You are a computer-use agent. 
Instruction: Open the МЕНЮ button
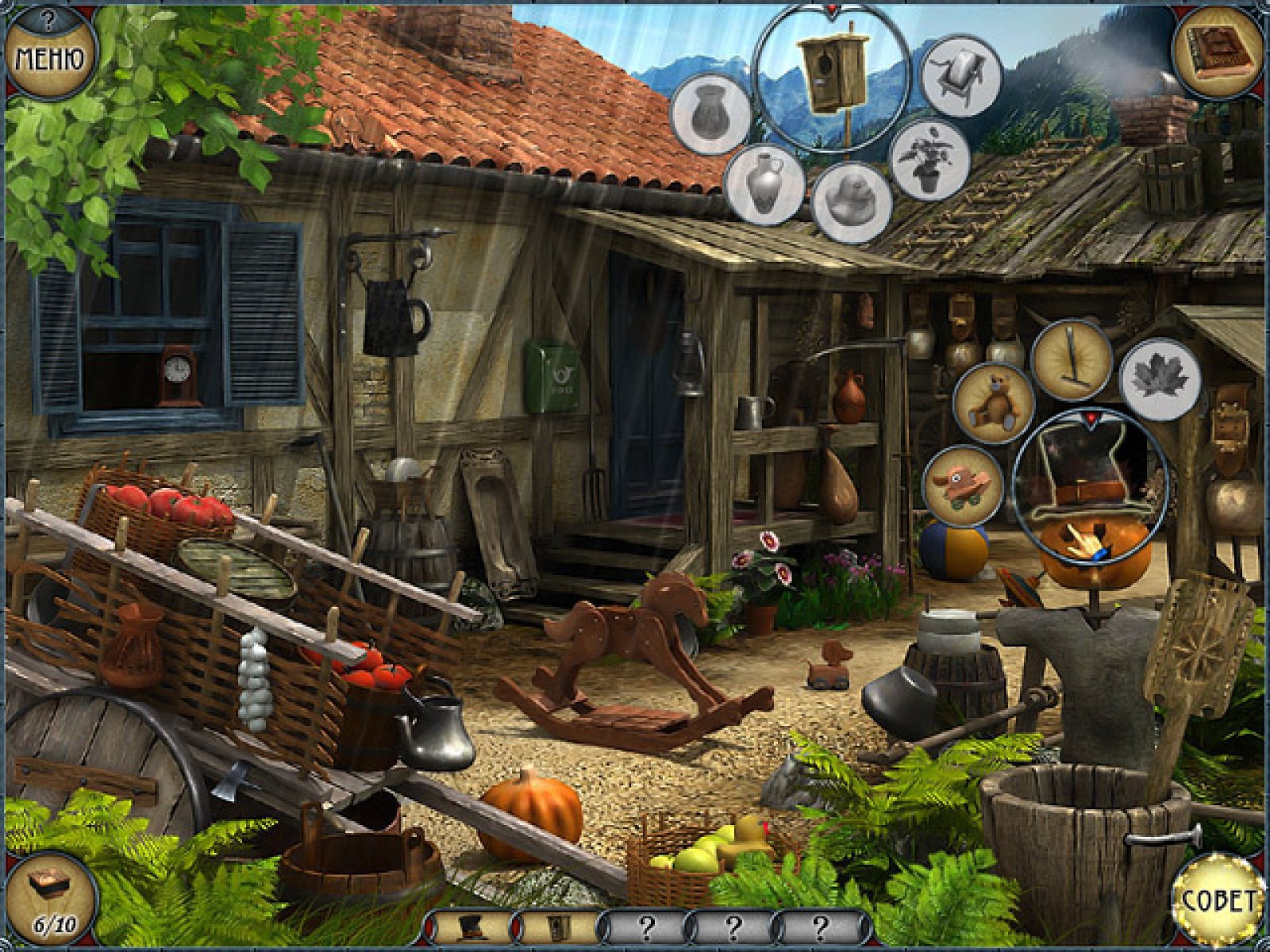[x=50, y=56]
